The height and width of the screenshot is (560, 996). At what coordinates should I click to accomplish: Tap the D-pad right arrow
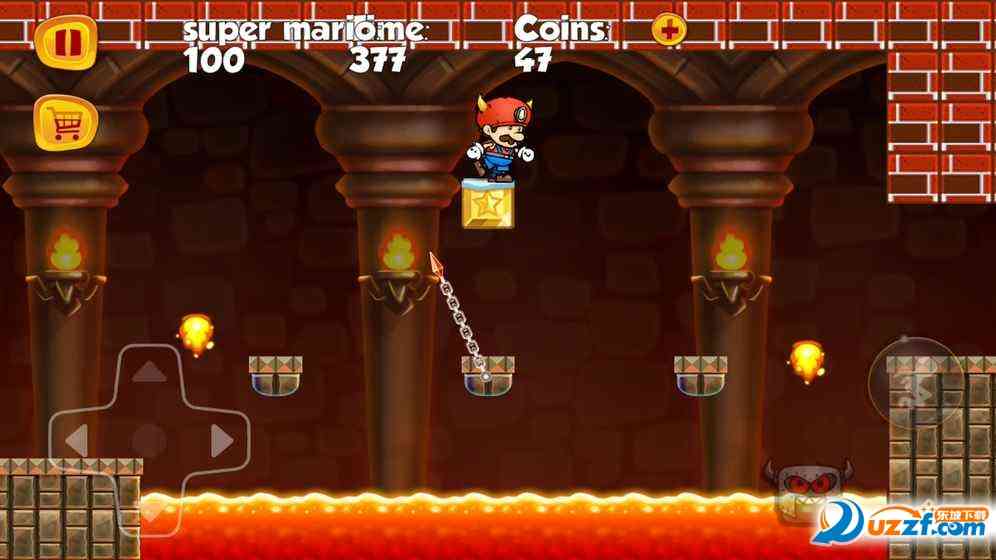[x=222, y=440]
